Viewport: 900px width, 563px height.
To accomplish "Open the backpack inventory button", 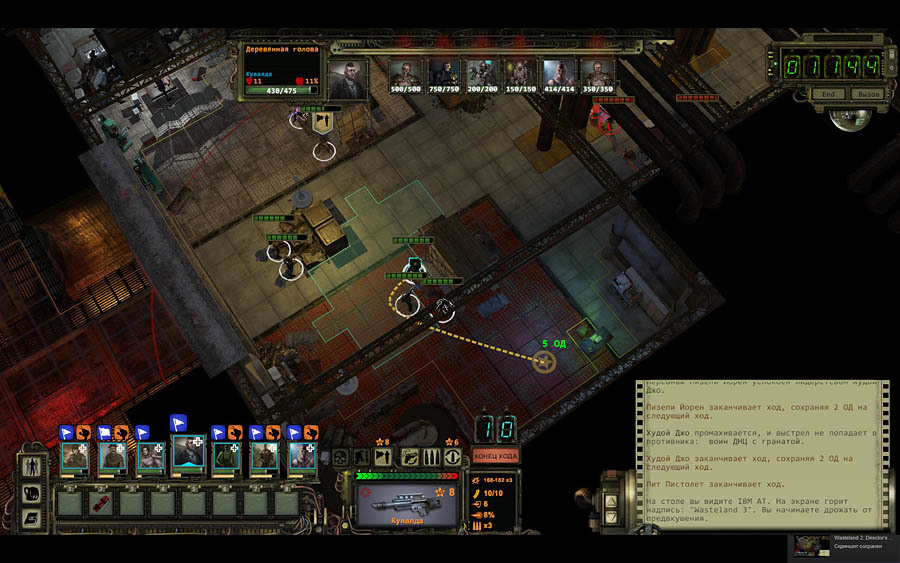I will click(x=30, y=493).
